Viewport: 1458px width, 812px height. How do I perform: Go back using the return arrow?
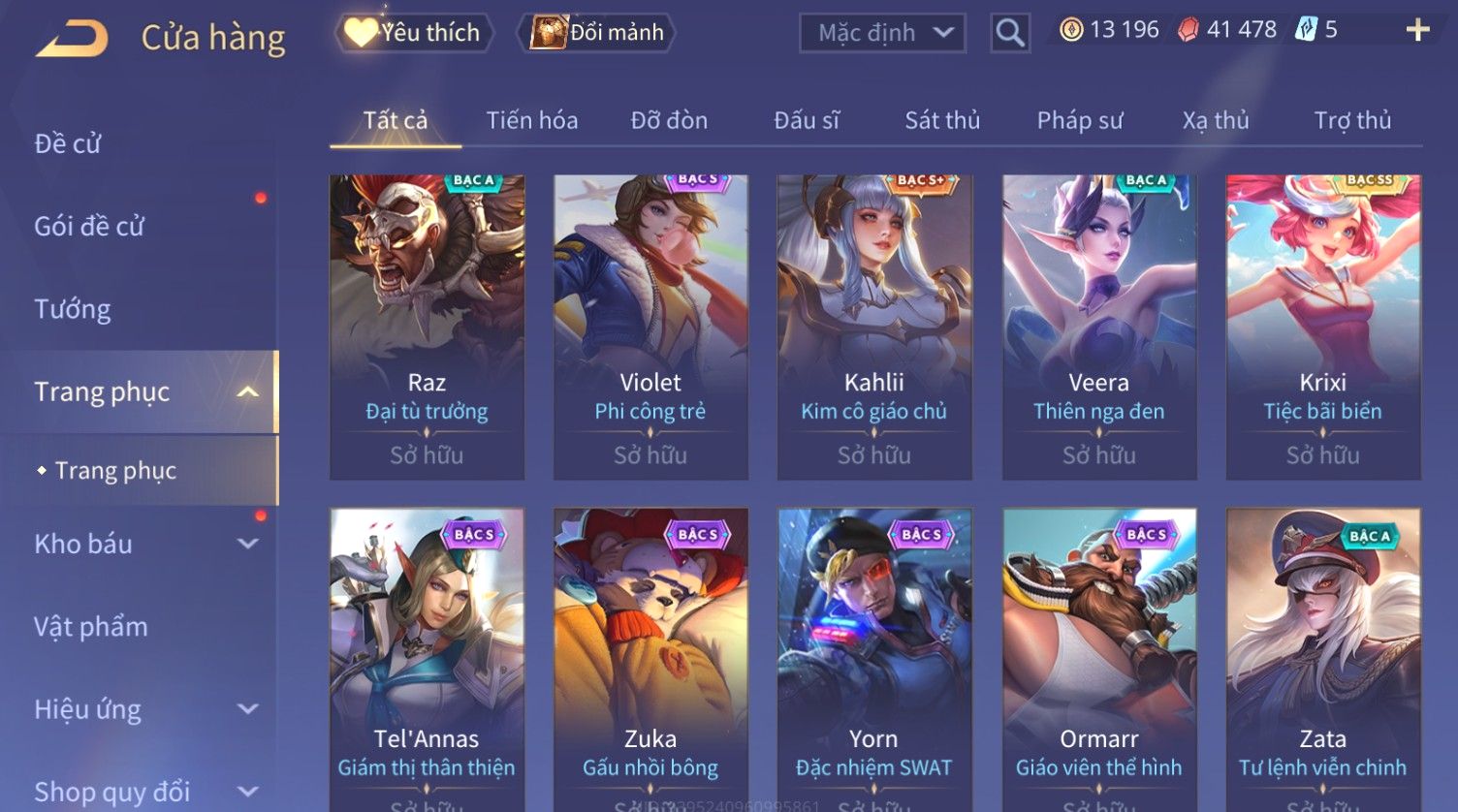(x=73, y=39)
